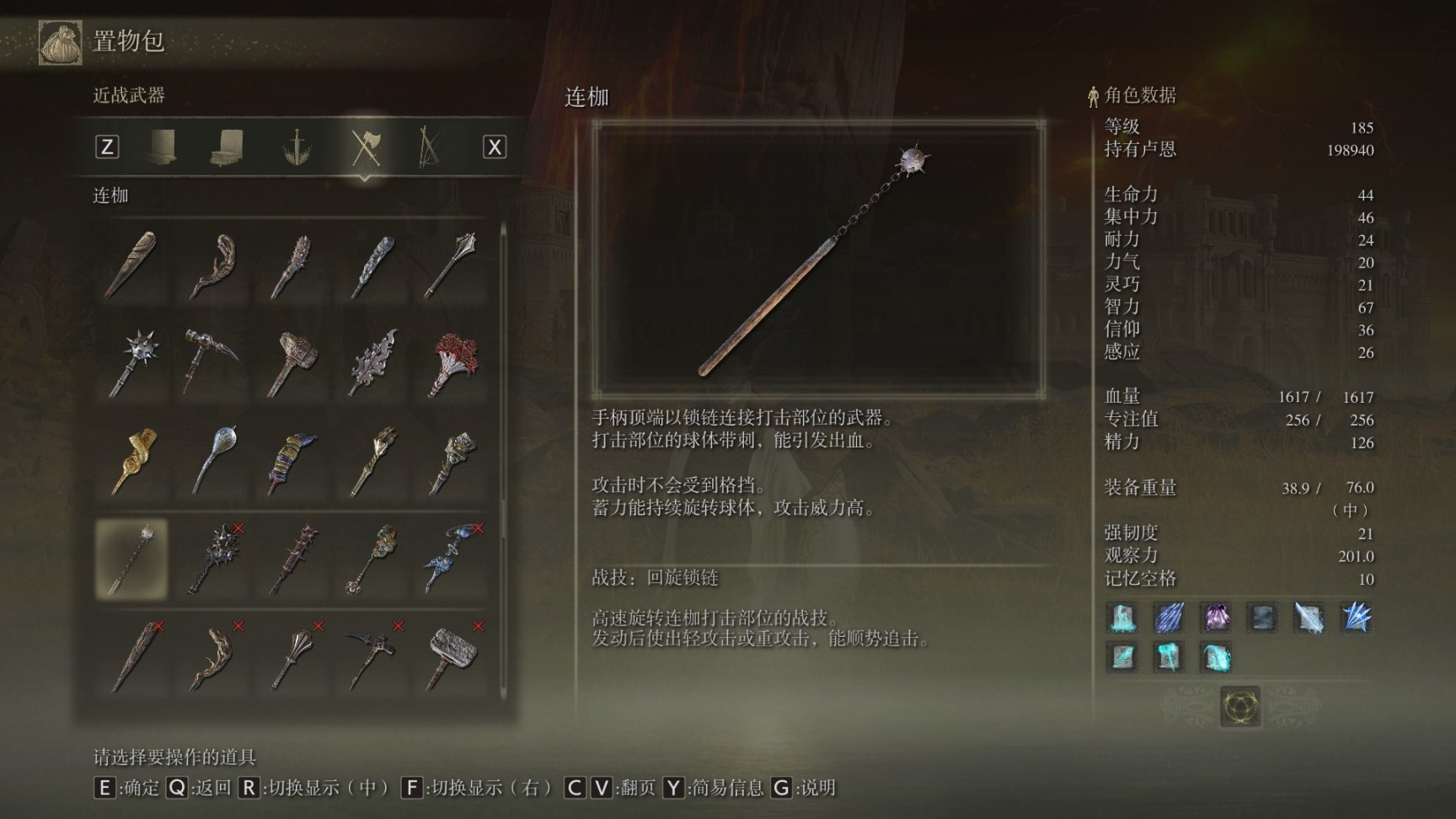The height and width of the screenshot is (819, 1456).
Task: Choose the spiked wooden club
Action: coord(293,265)
